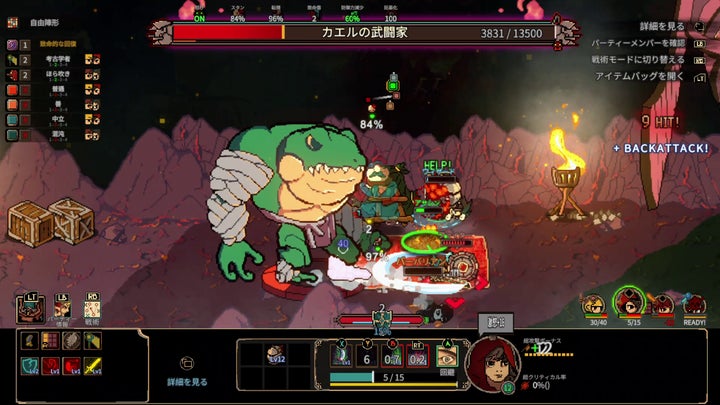Select the yellow flag equipment icon
The height and width of the screenshot is (405, 720).
tap(94, 340)
